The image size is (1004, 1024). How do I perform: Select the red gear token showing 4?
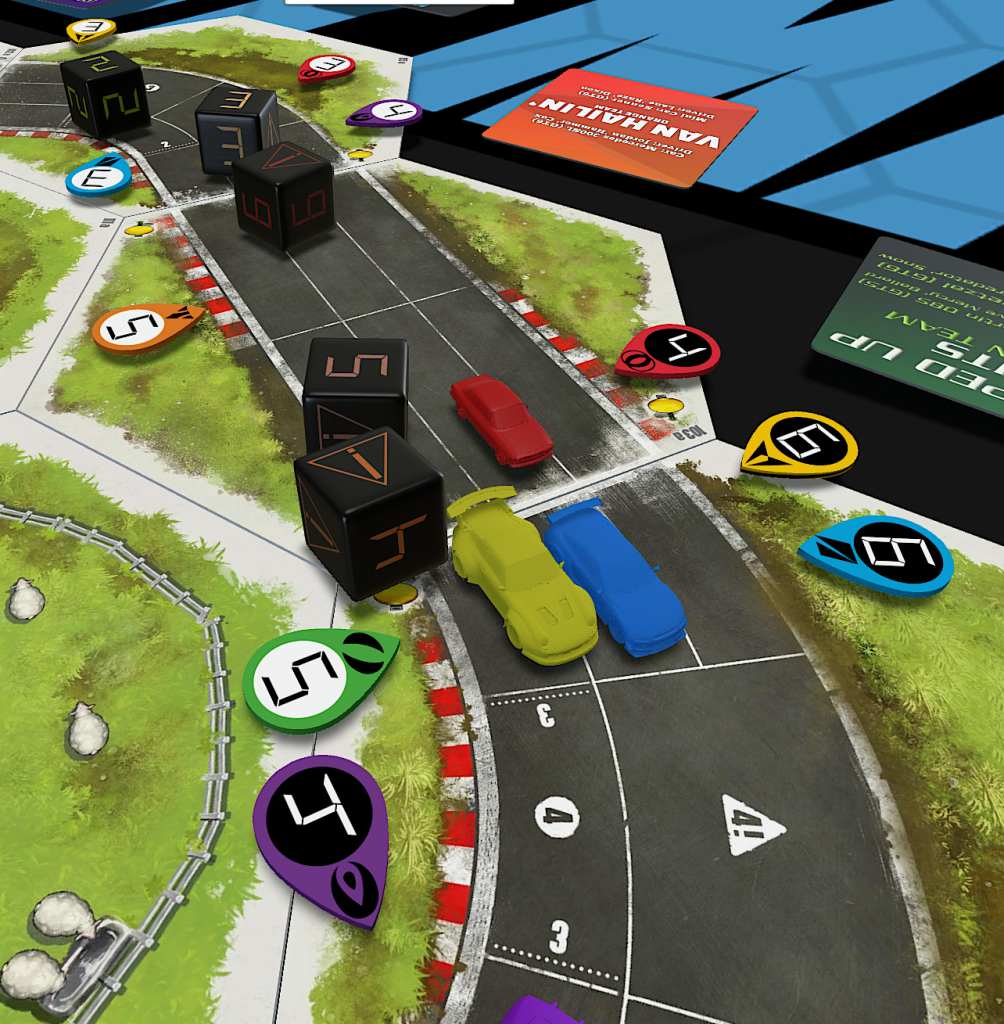click(668, 352)
